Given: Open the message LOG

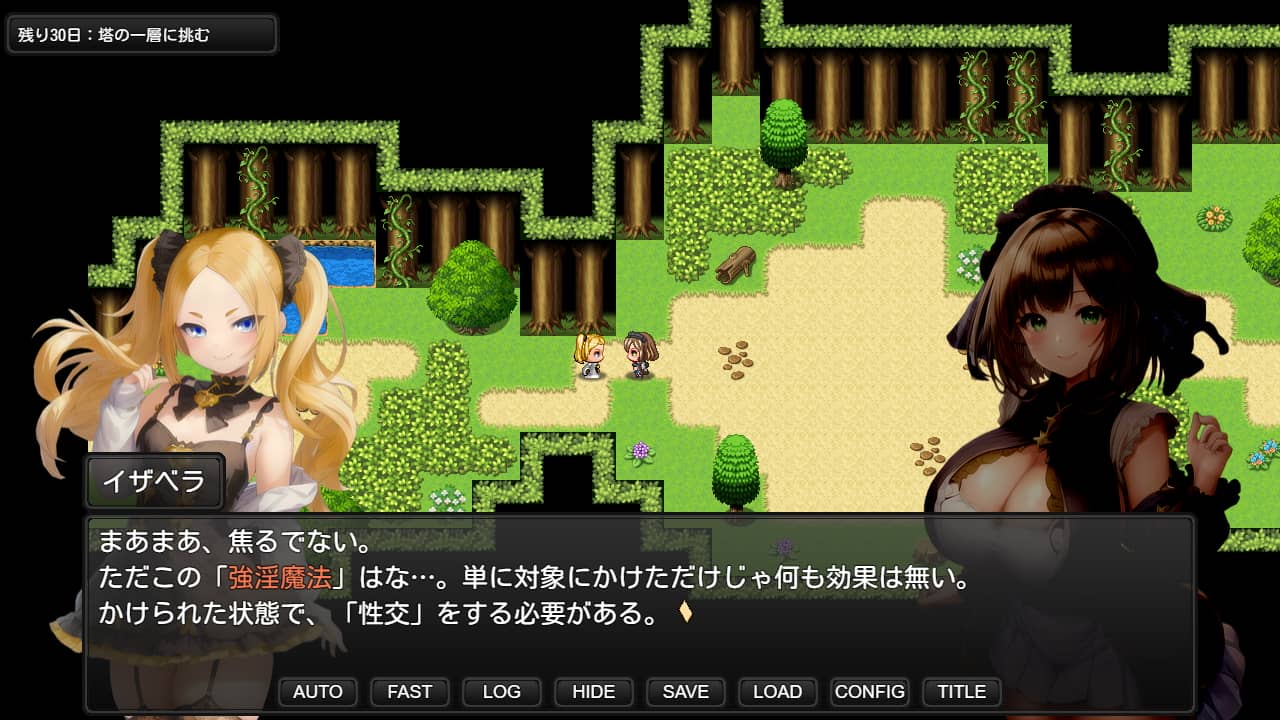Looking at the screenshot, I should 501,692.
